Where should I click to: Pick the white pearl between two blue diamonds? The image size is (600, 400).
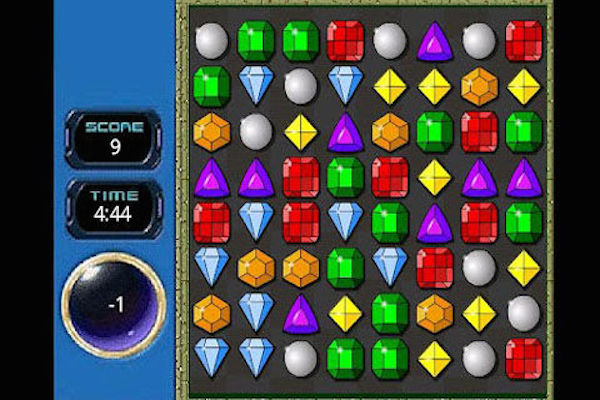[300, 87]
